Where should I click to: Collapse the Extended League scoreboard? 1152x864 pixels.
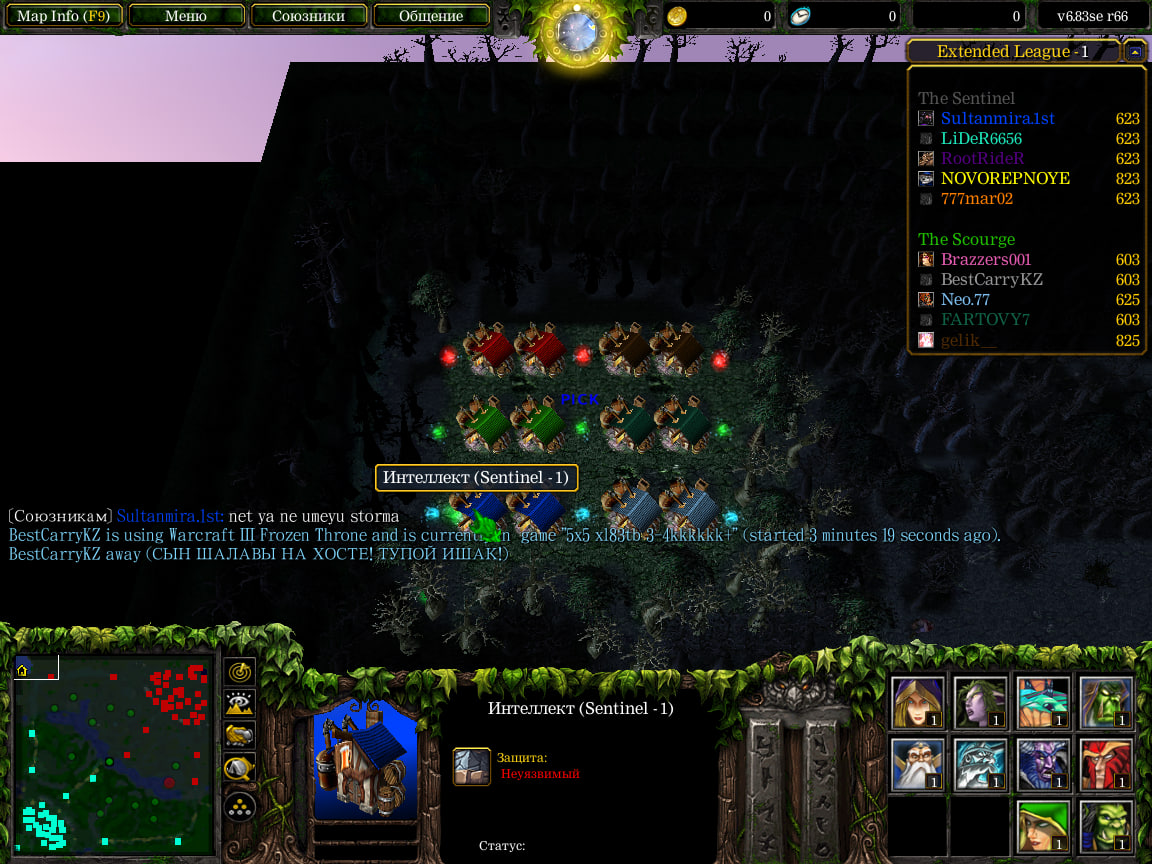1134,52
